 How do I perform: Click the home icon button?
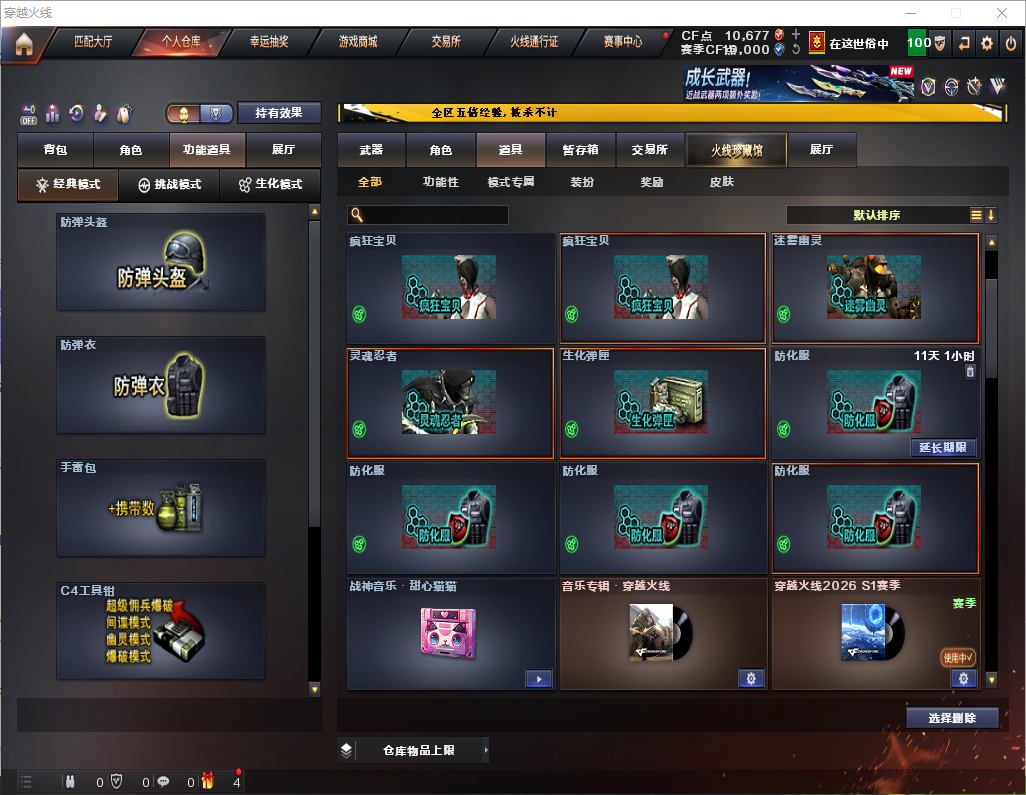pos(24,43)
